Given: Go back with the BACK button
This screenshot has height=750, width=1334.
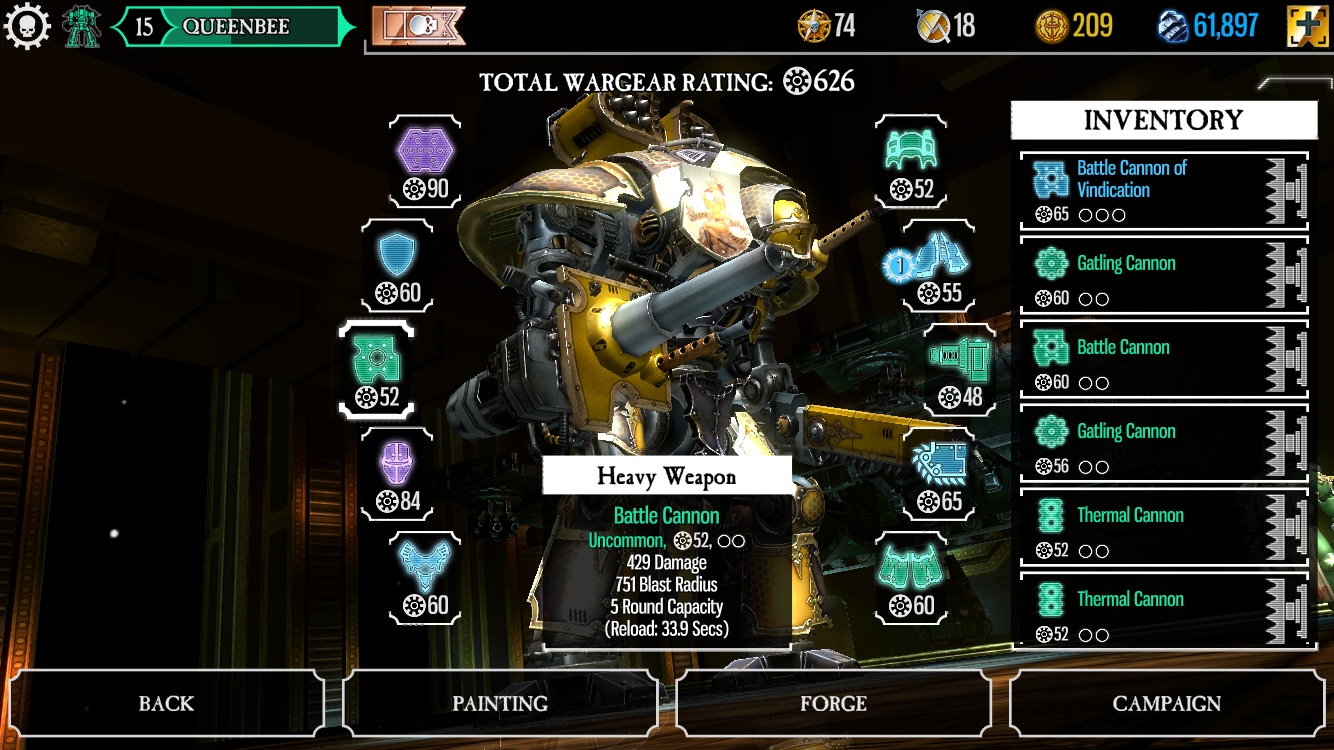Looking at the screenshot, I should [x=166, y=703].
